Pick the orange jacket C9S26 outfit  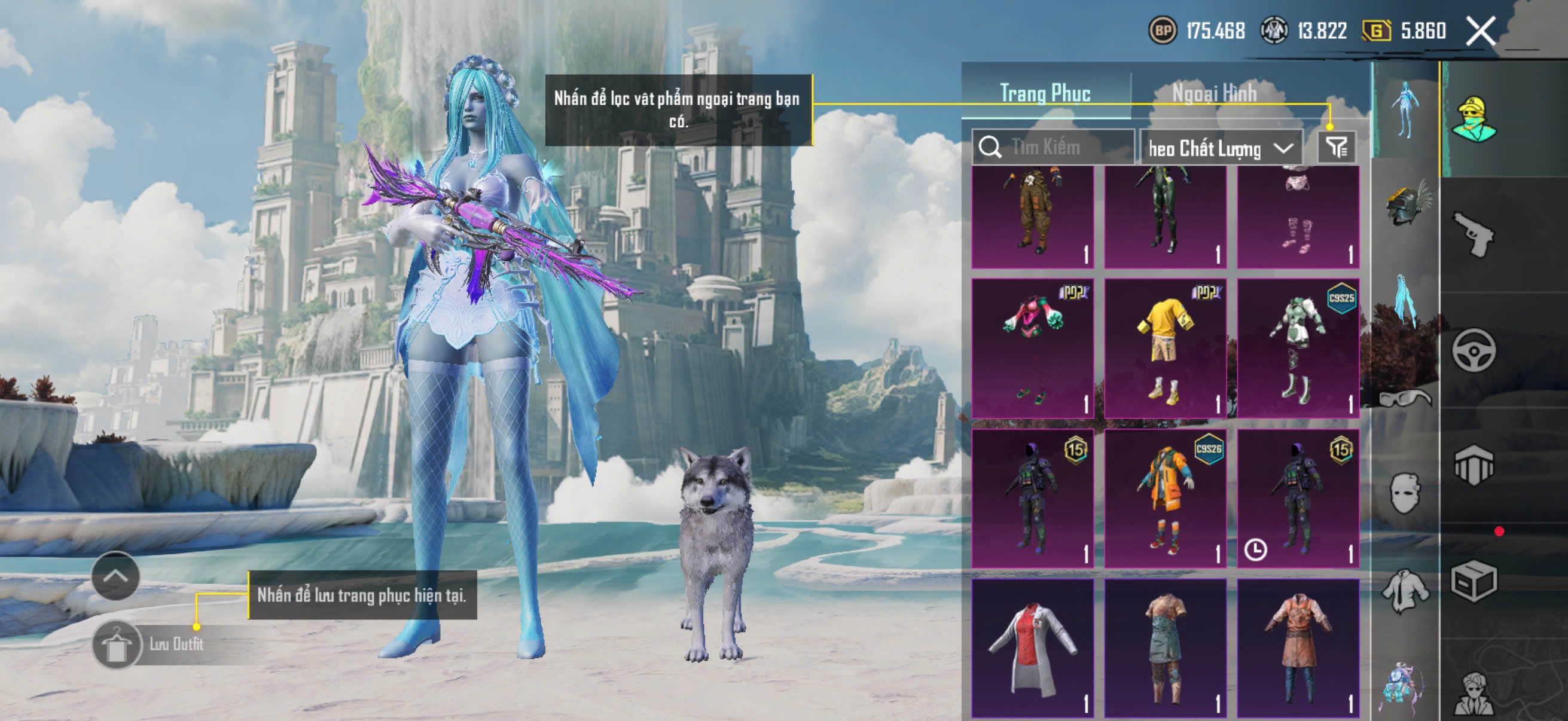click(1165, 499)
